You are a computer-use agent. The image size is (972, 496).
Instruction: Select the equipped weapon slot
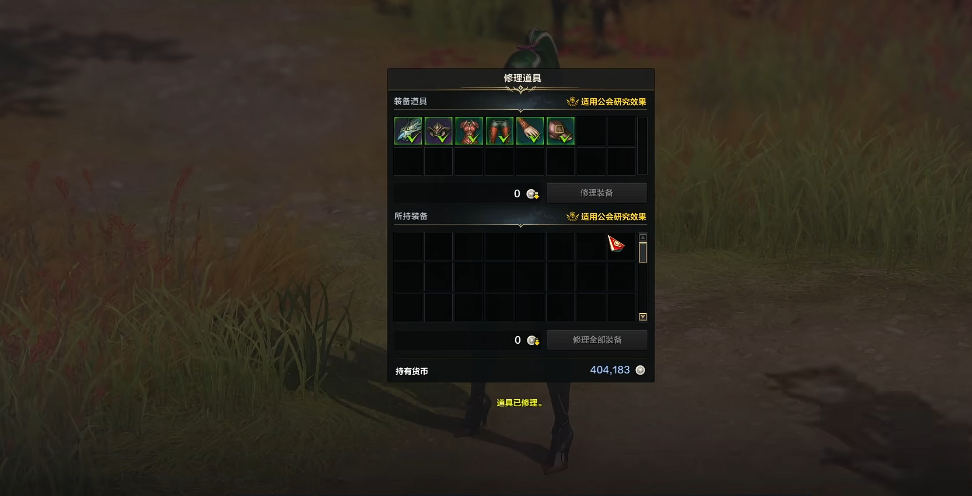(408, 131)
